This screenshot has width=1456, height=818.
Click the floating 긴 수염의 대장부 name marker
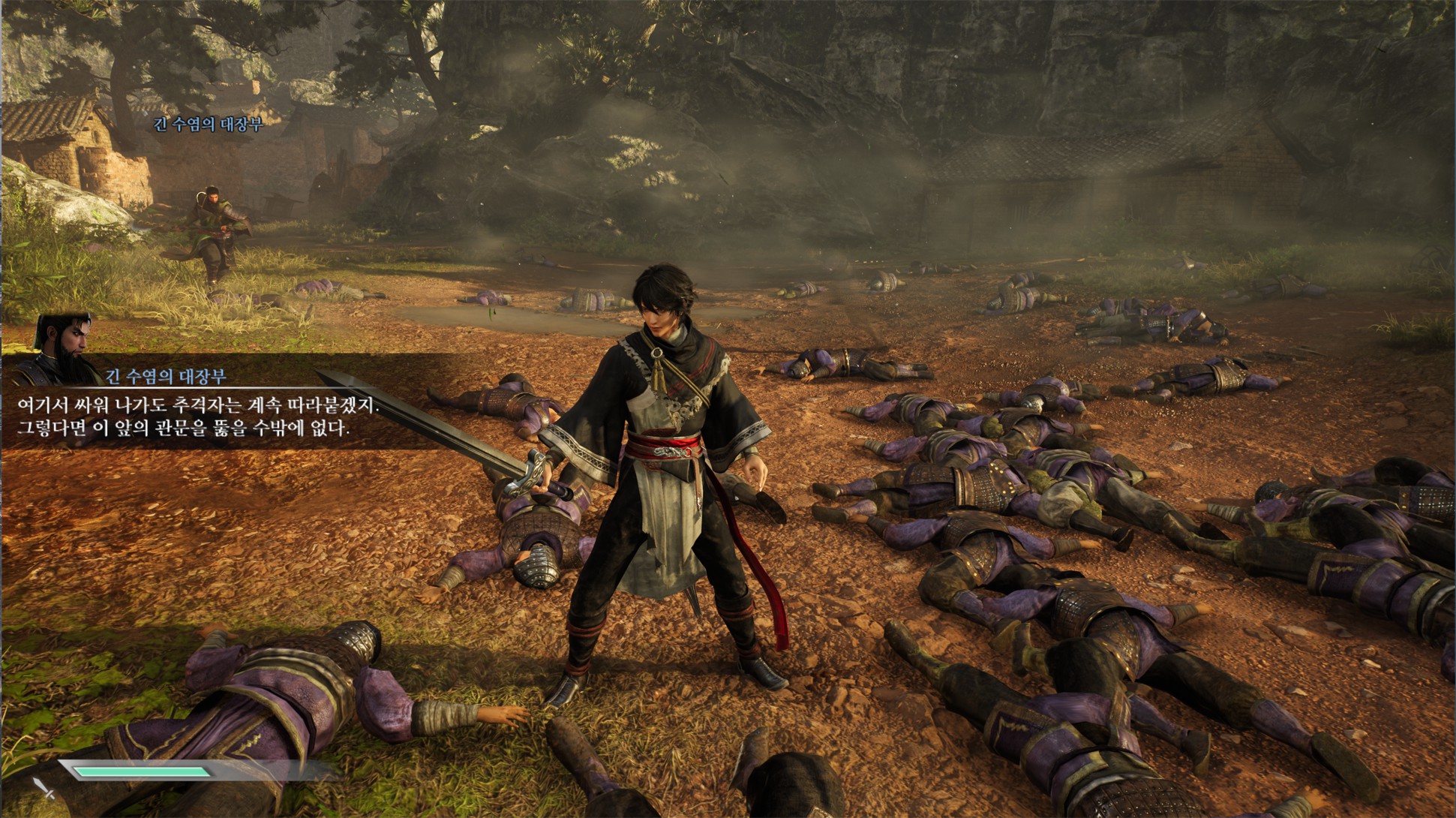(x=208, y=125)
